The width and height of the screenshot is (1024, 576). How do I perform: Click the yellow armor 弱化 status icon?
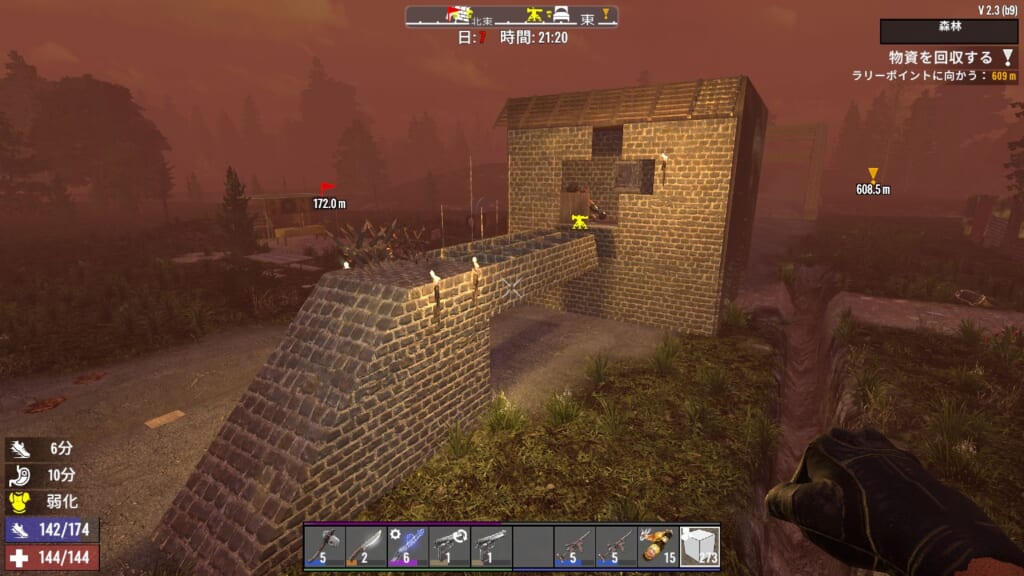[x=21, y=502]
